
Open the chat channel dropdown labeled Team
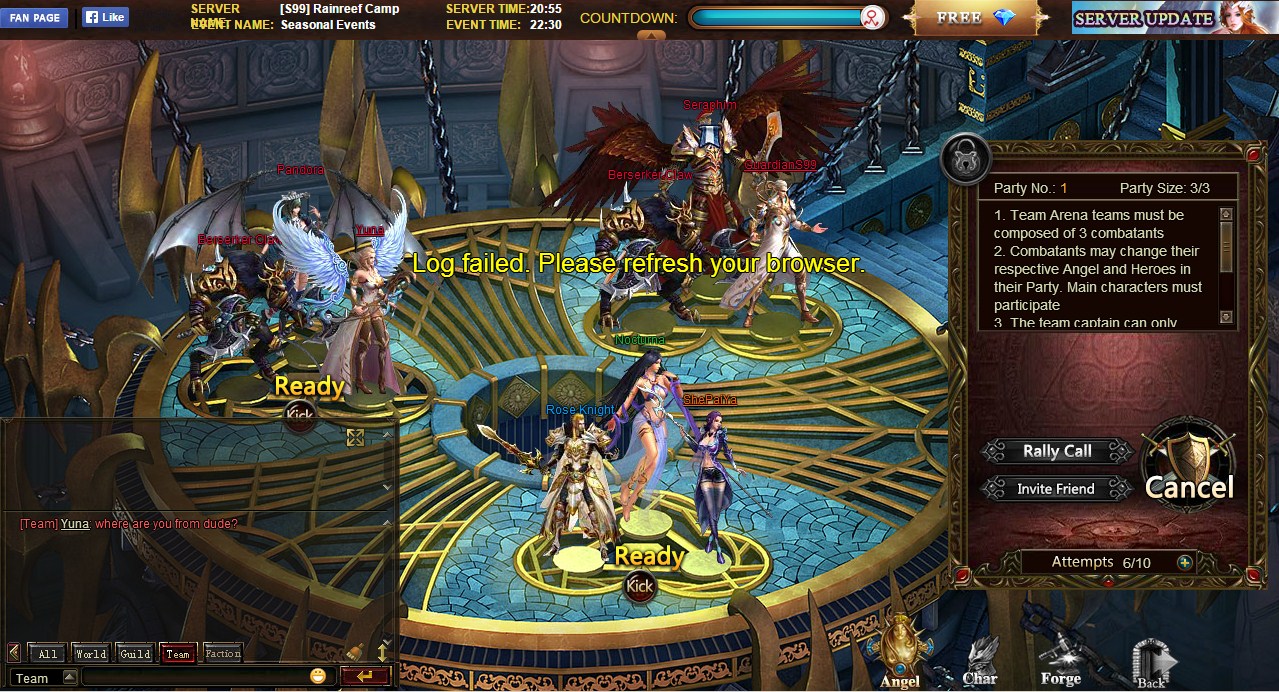click(43, 678)
